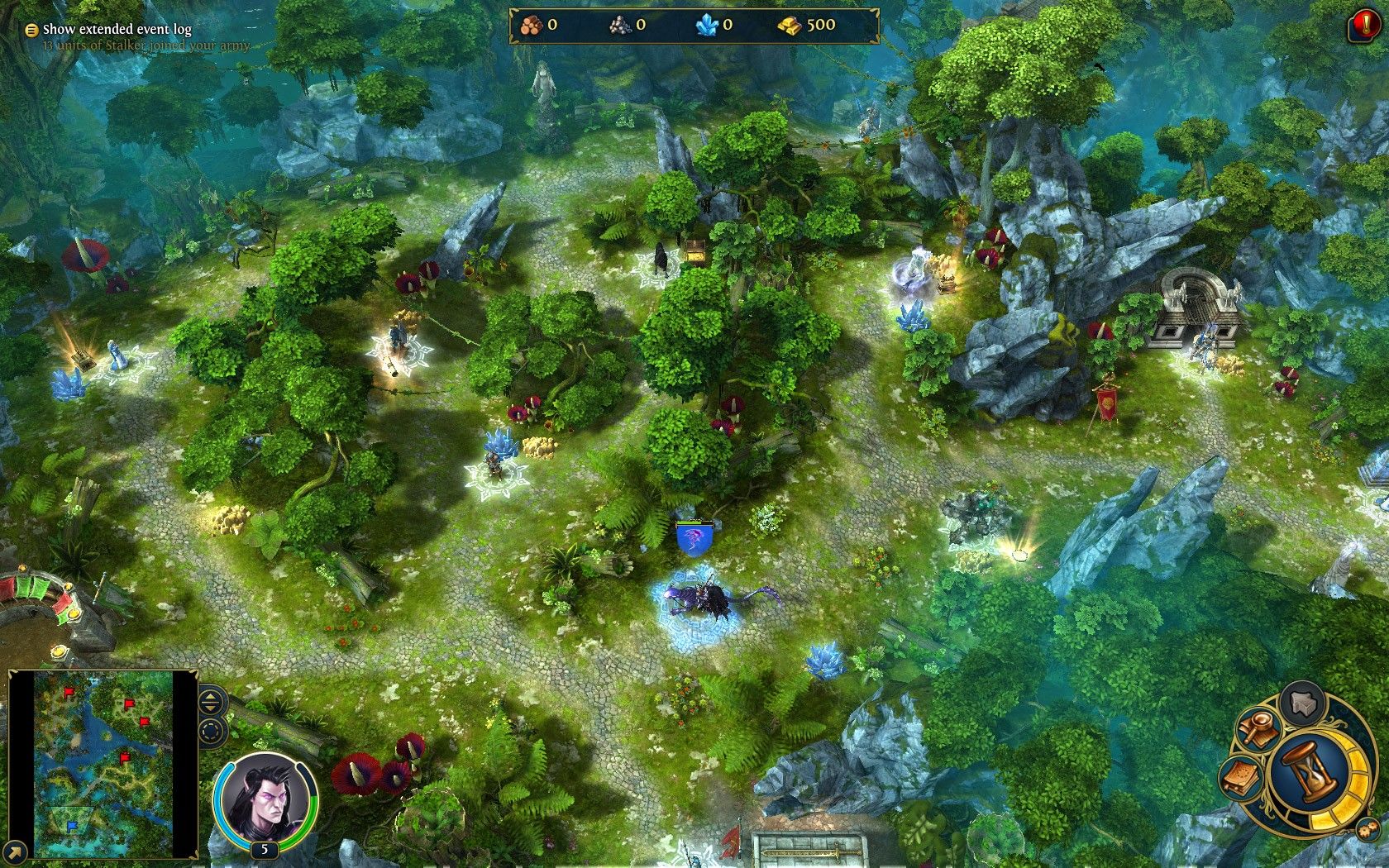Screen dimensions: 1389x868
Task: Click the dashed circle minimap button
Action: click(x=212, y=732)
